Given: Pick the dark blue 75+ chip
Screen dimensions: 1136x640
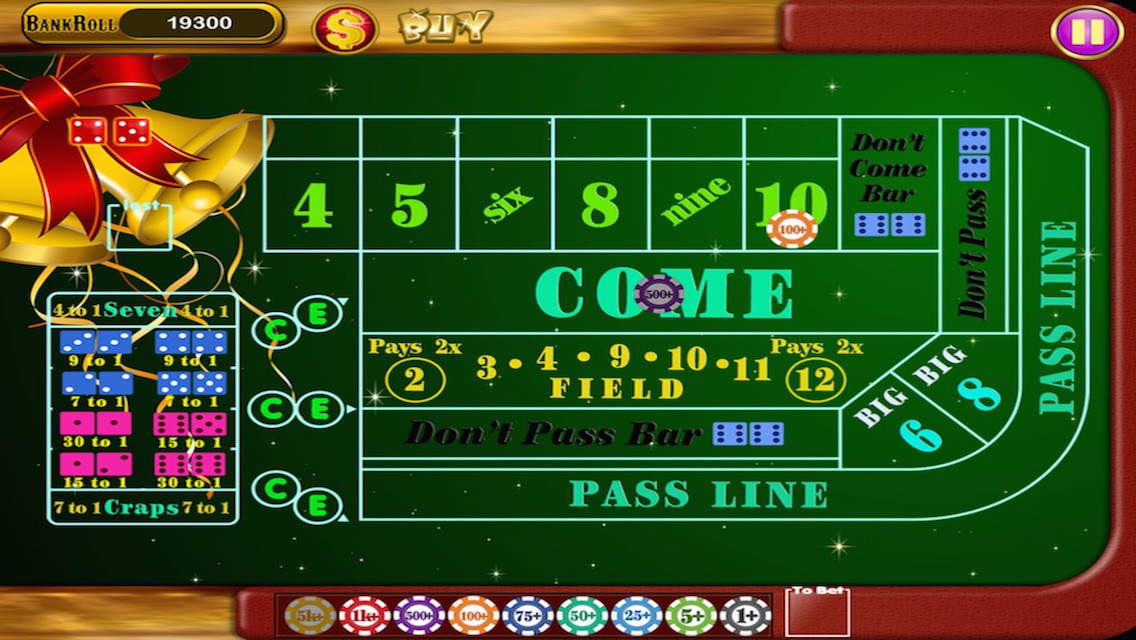Looking at the screenshot, I should point(528,616).
